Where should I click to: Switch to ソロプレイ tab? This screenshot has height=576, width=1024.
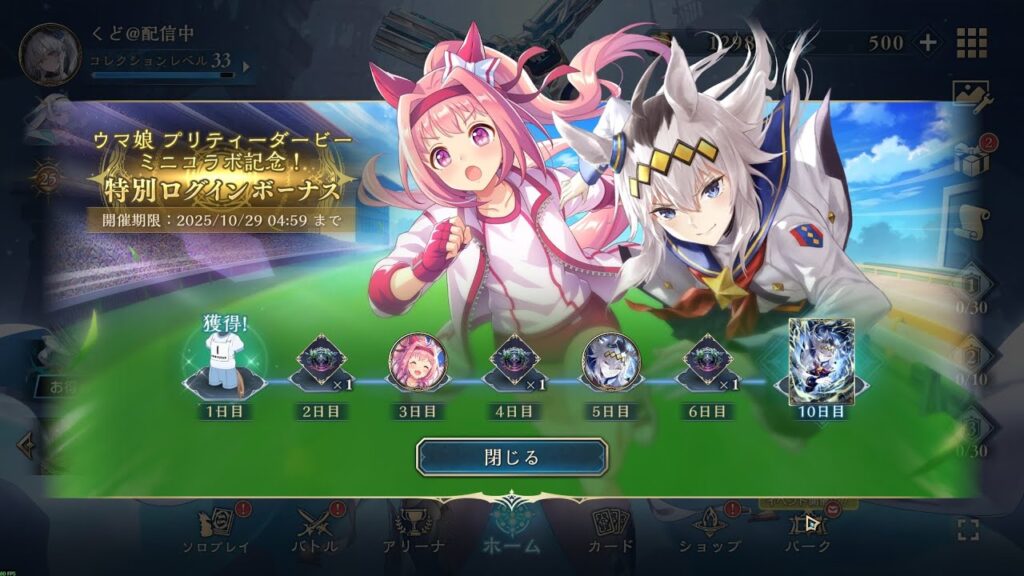tap(216, 531)
